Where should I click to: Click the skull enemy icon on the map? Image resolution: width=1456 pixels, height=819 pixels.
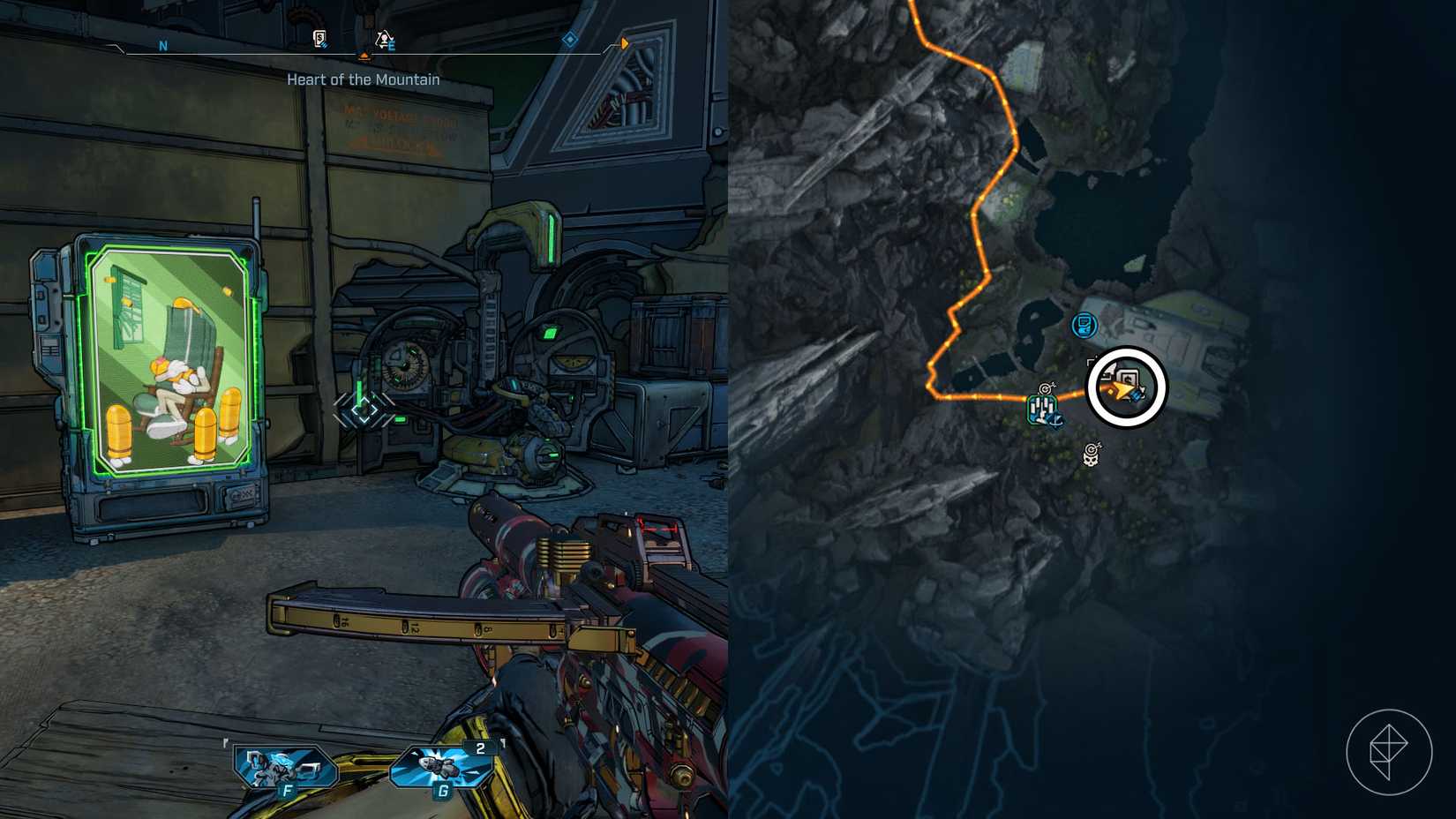[1091, 460]
